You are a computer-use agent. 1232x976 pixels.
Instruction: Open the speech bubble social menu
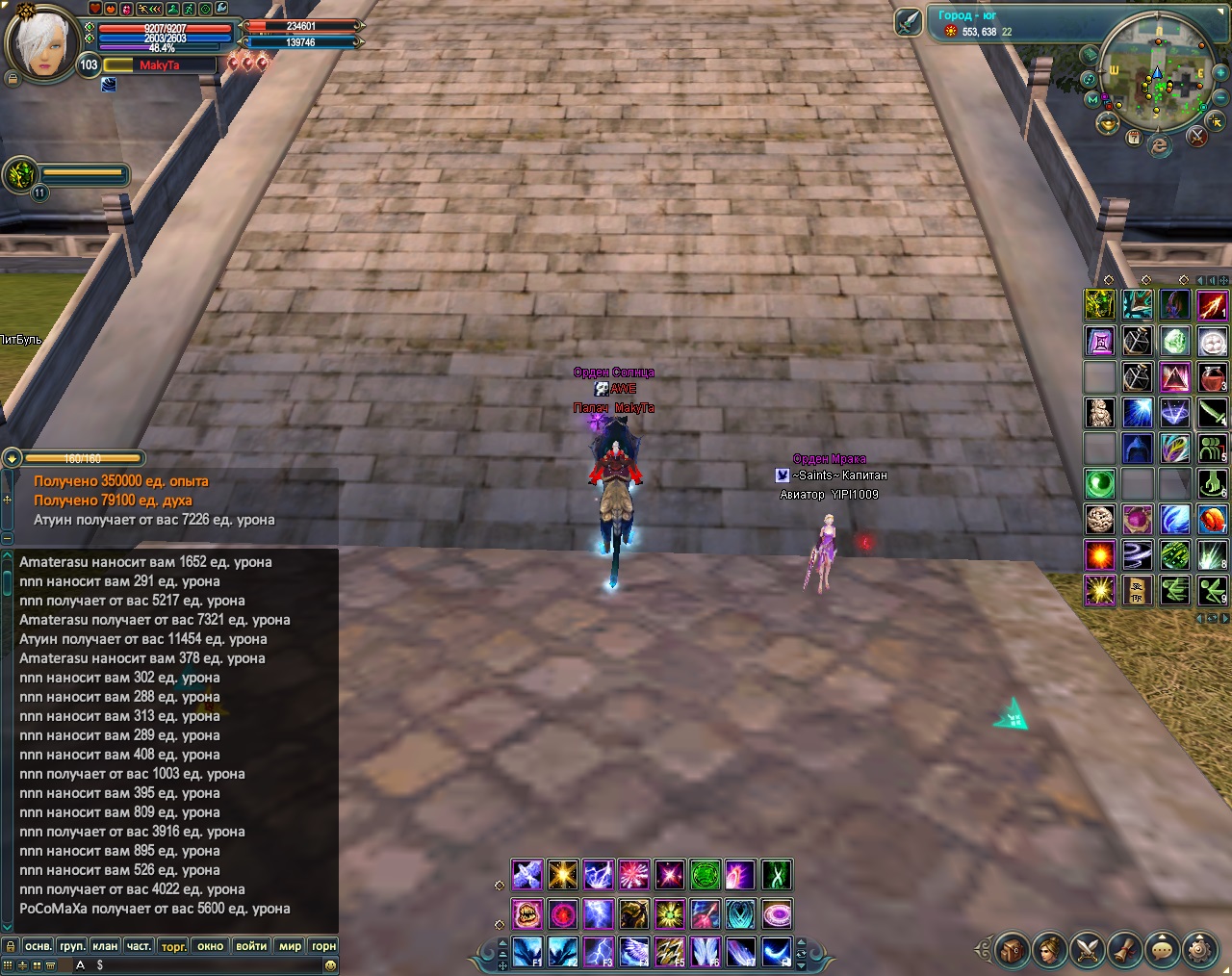click(1163, 949)
